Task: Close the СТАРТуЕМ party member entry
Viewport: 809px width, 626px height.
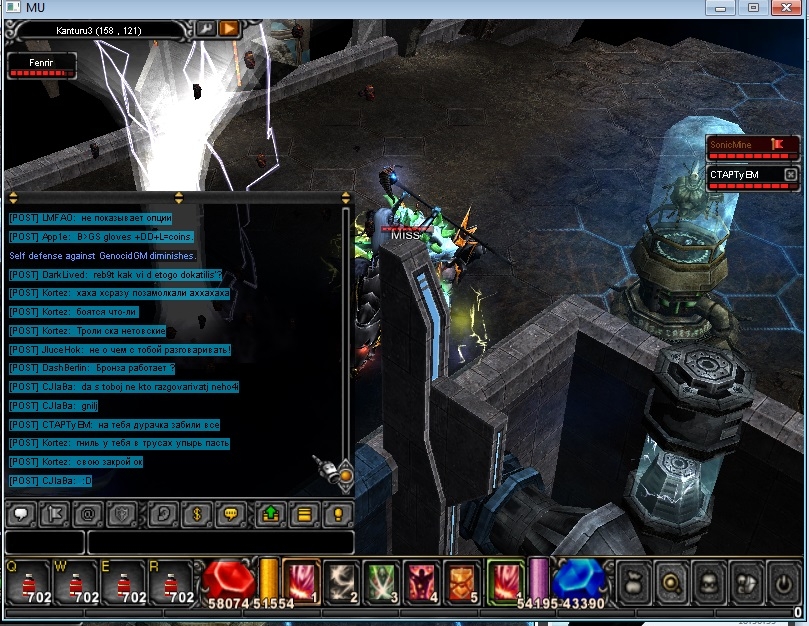Action: click(x=790, y=175)
